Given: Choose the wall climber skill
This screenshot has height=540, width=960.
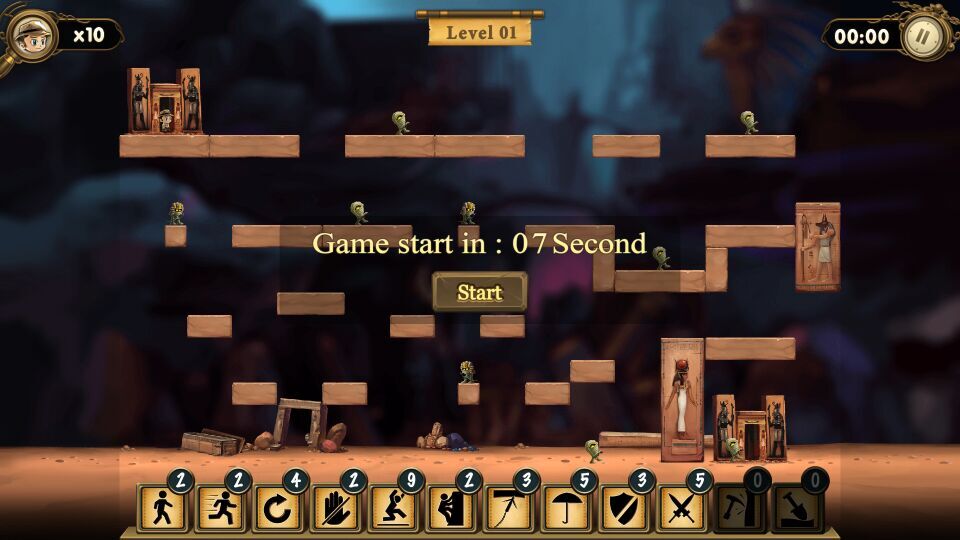Looking at the screenshot, I should pyautogui.click(x=450, y=509).
